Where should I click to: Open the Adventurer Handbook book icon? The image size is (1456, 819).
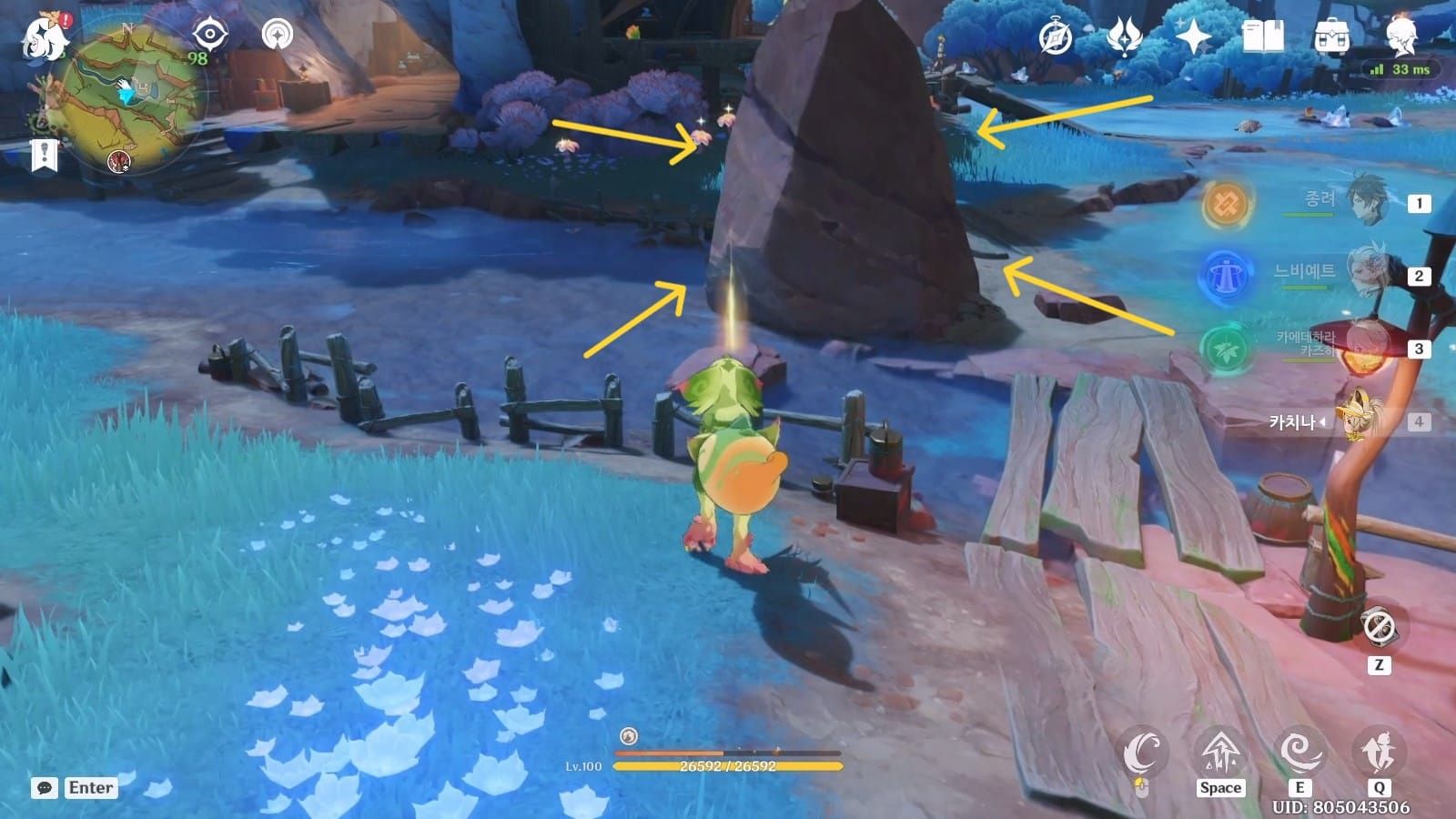(1262, 37)
